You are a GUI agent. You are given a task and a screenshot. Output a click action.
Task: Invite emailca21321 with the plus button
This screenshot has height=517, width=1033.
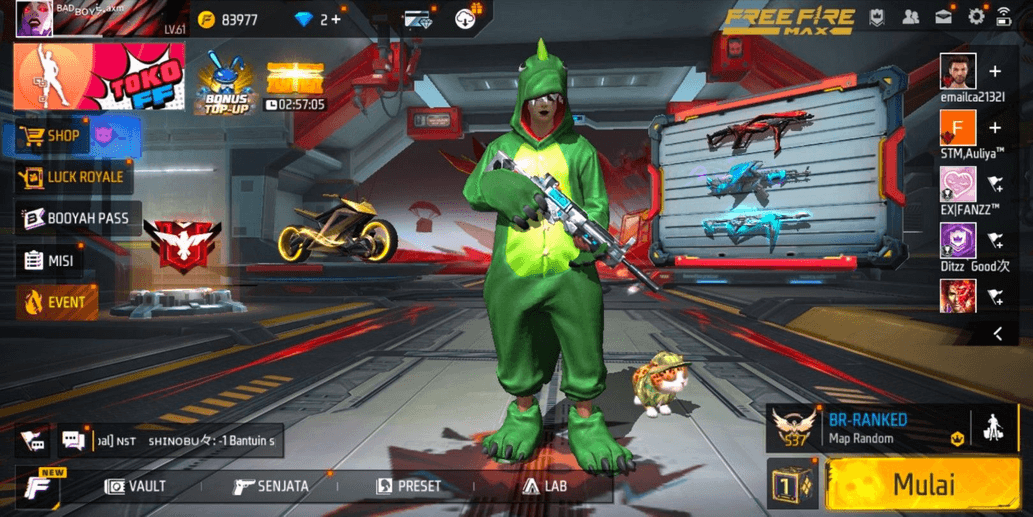pos(995,72)
